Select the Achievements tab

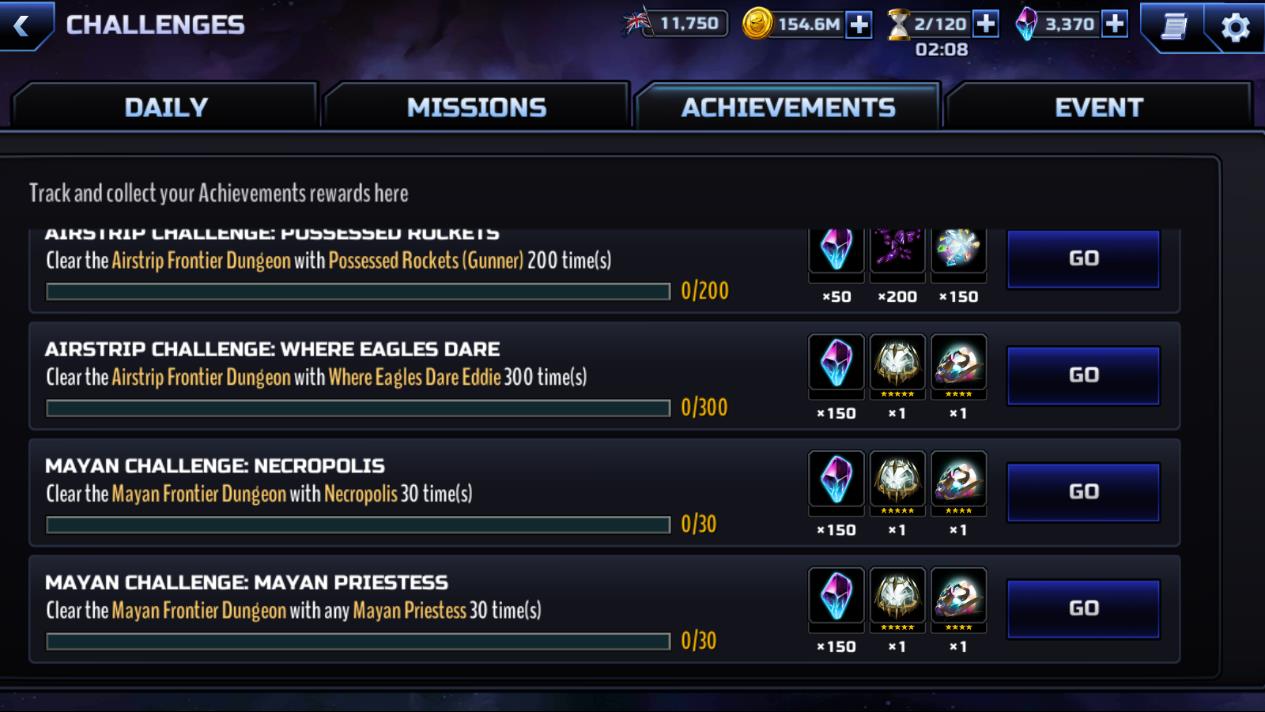pos(788,107)
